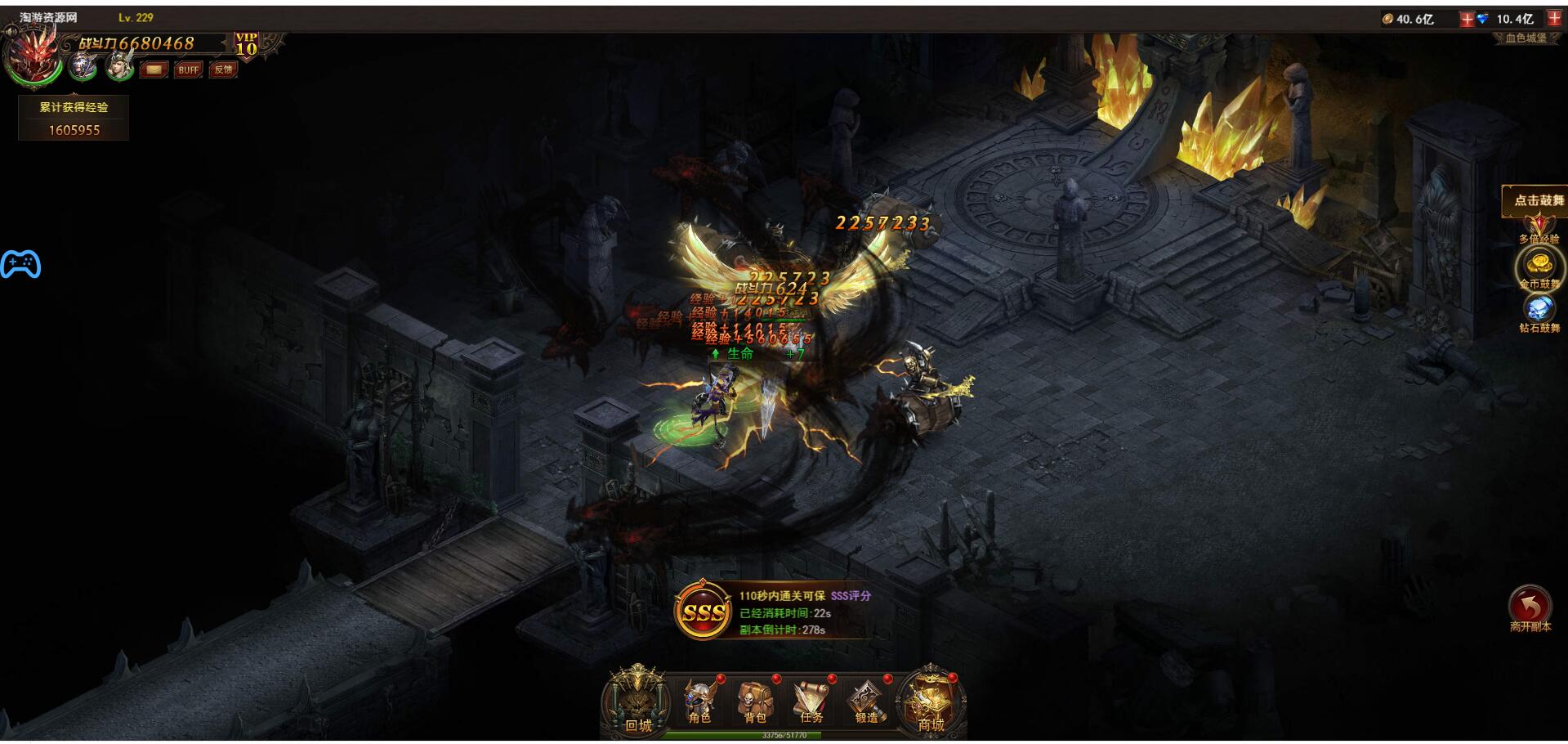Add gold with the plus button
Image resolution: width=1568 pixels, height=744 pixels.
pos(1467,19)
